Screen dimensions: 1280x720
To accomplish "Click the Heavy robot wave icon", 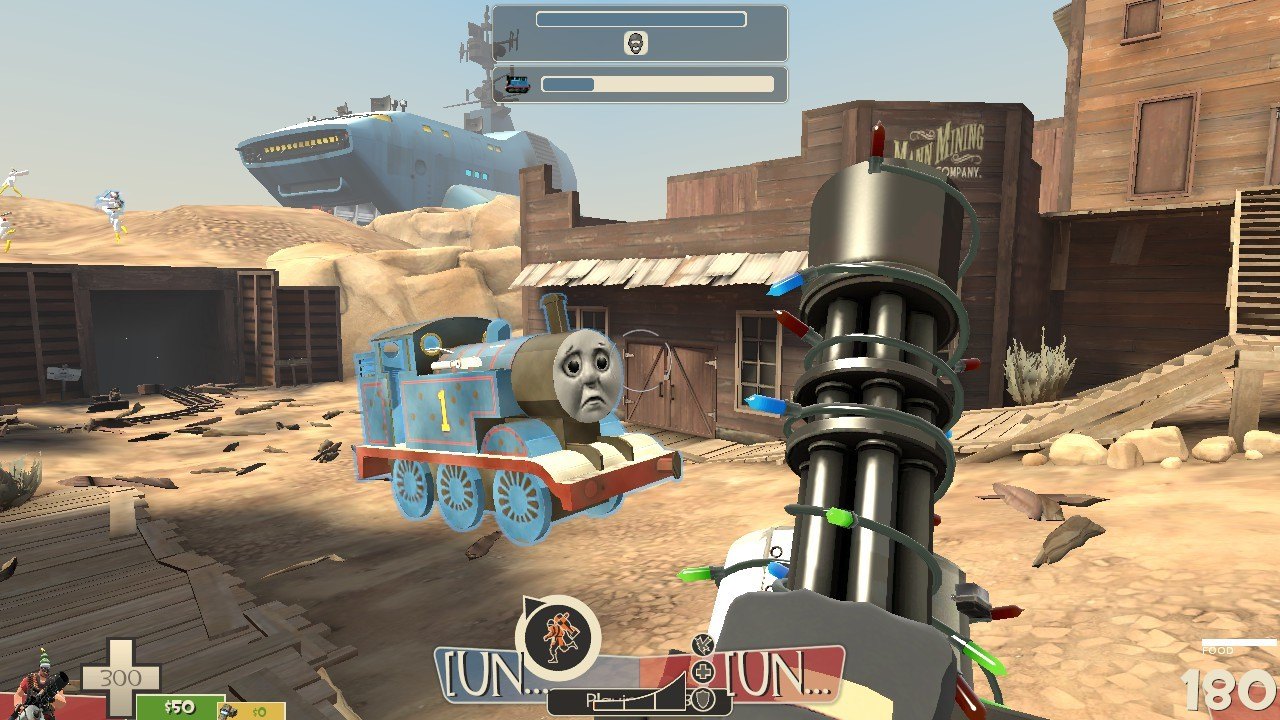I will (x=636, y=43).
